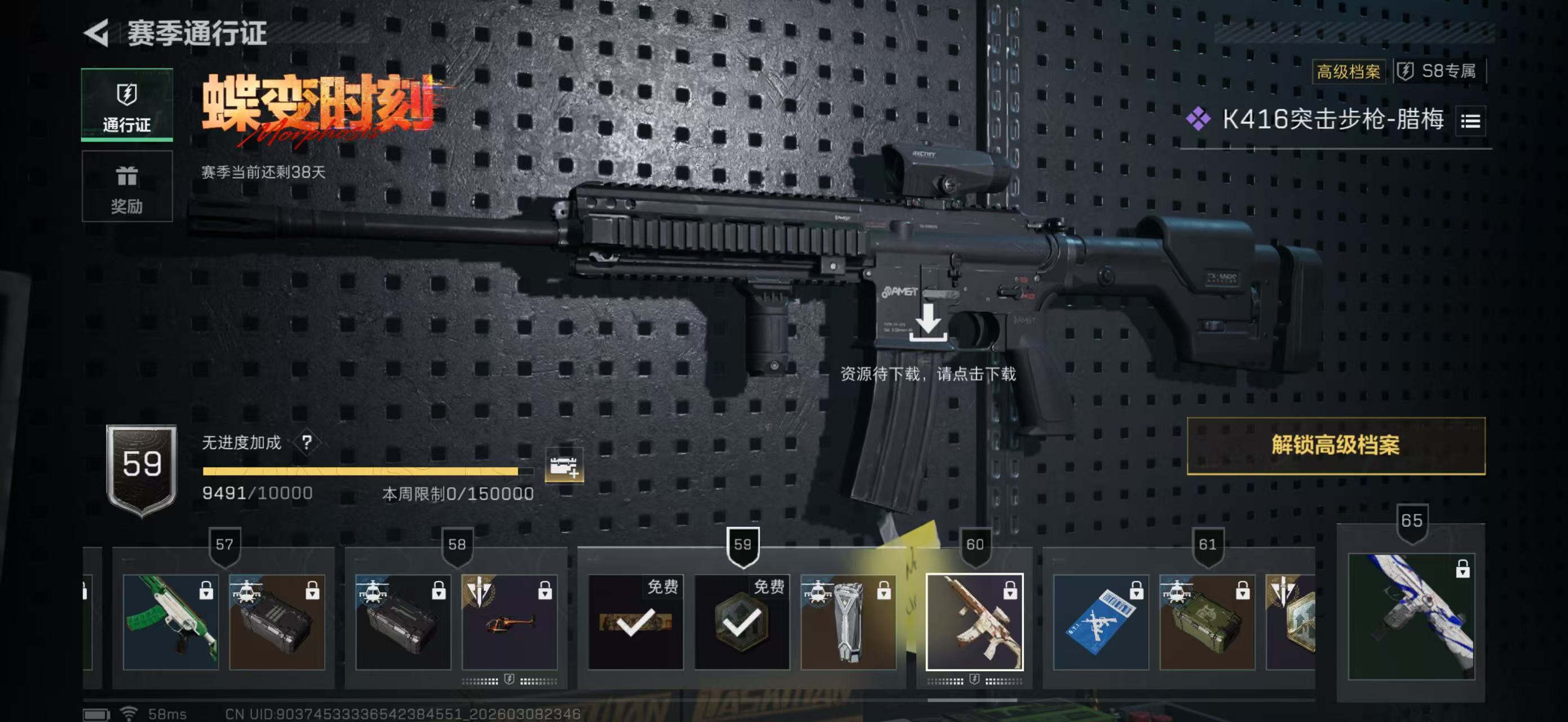Click the buy-levels icon beside the progress bar
Image resolution: width=1568 pixels, height=722 pixels.
tap(564, 466)
